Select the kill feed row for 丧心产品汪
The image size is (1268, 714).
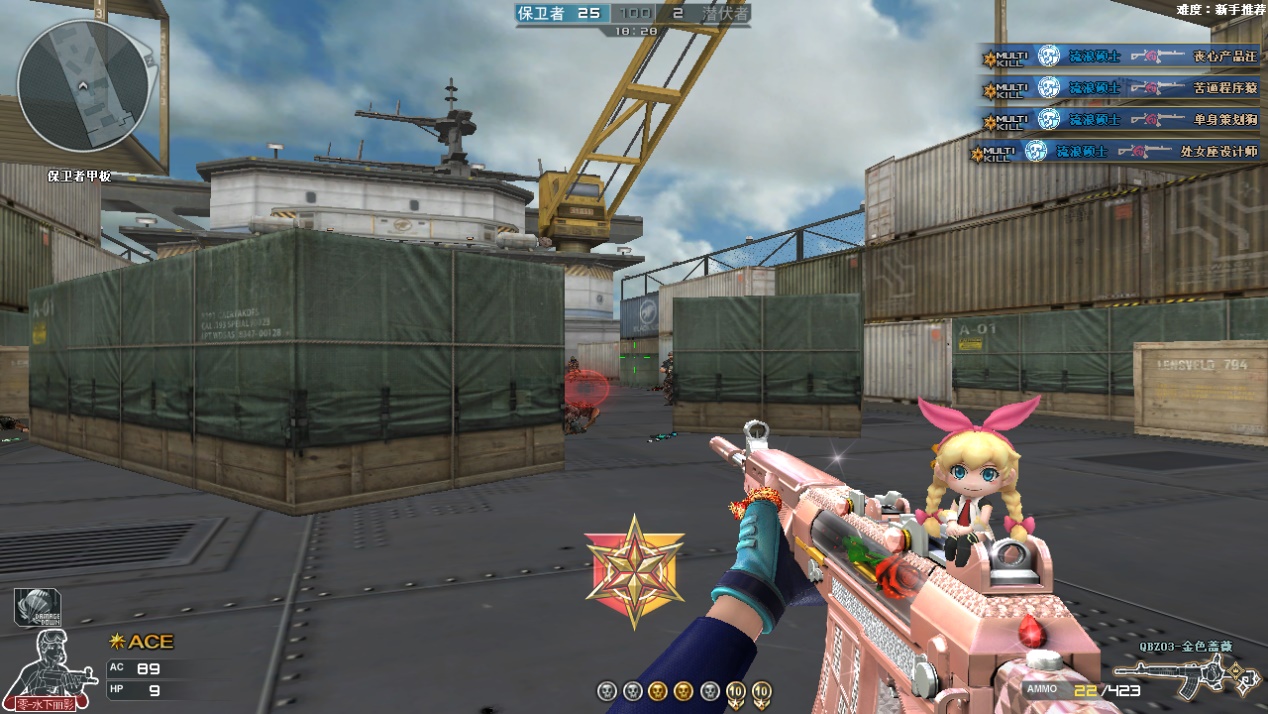point(1120,57)
